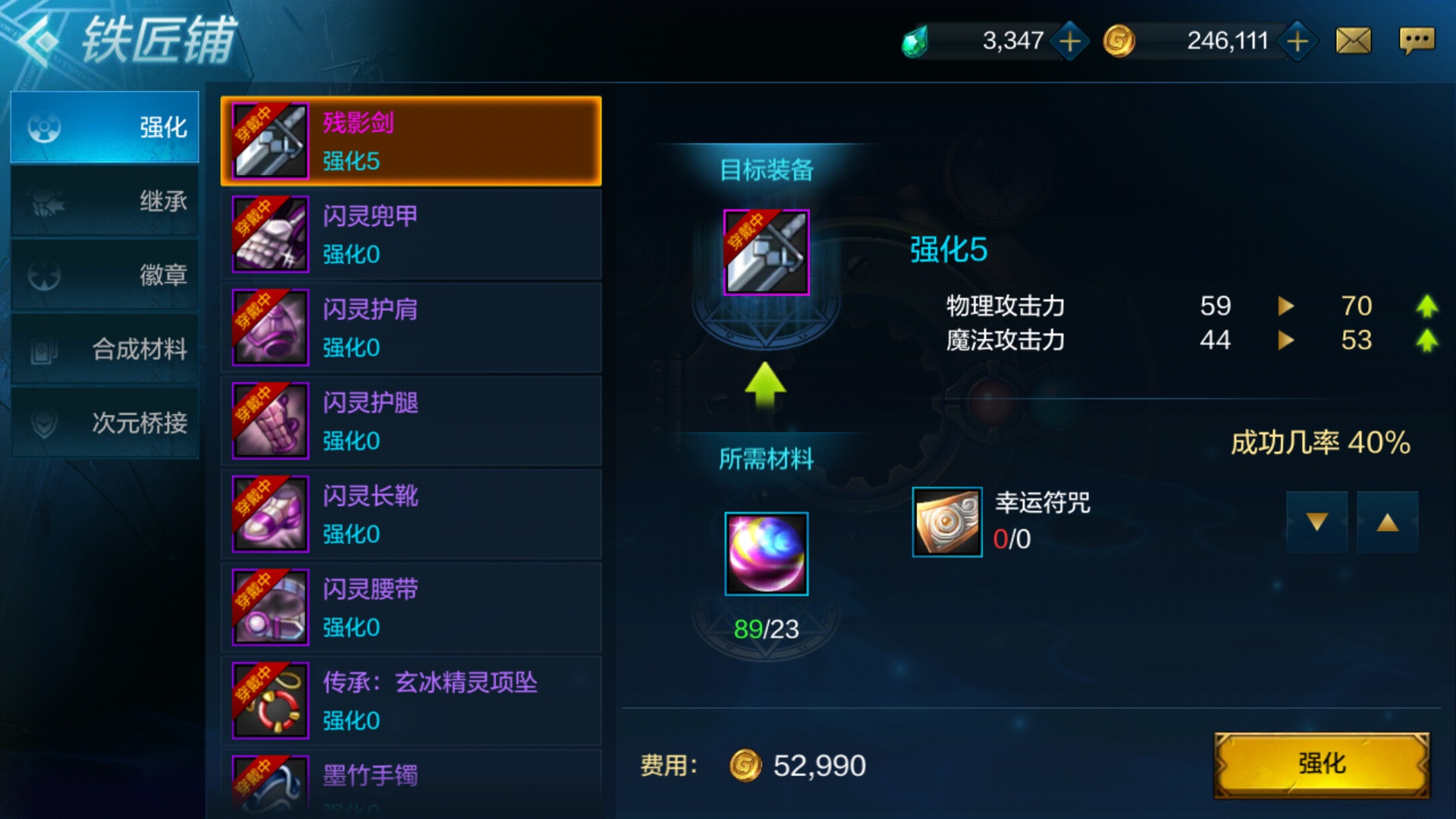1456x819 pixels.
Task: Open the 继承 inheritance panel
Action: 45,201
